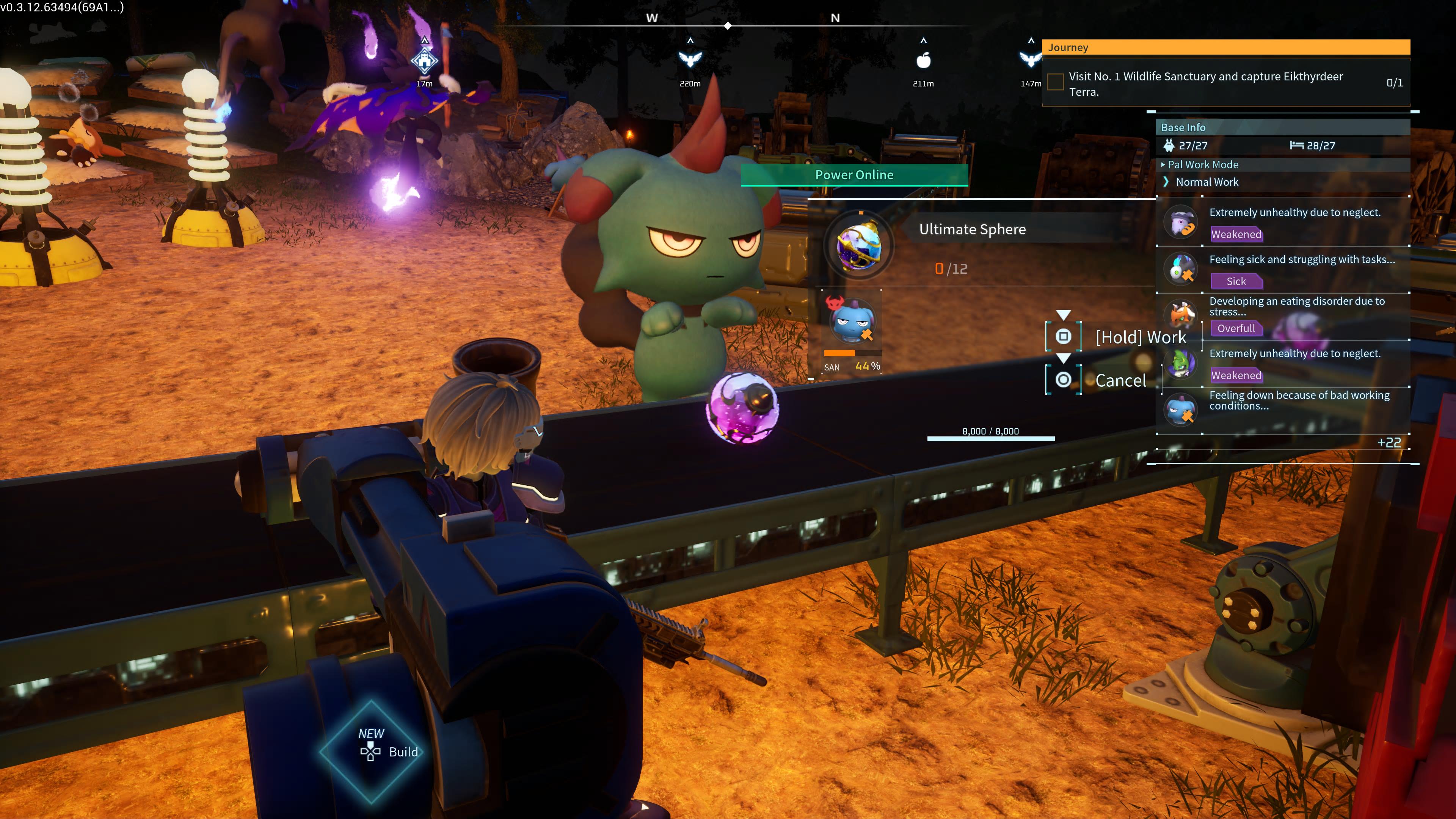Open the Journey quest tracker entry
The width and height of the screenshot is (1456, 819).
pos(1225,47)
